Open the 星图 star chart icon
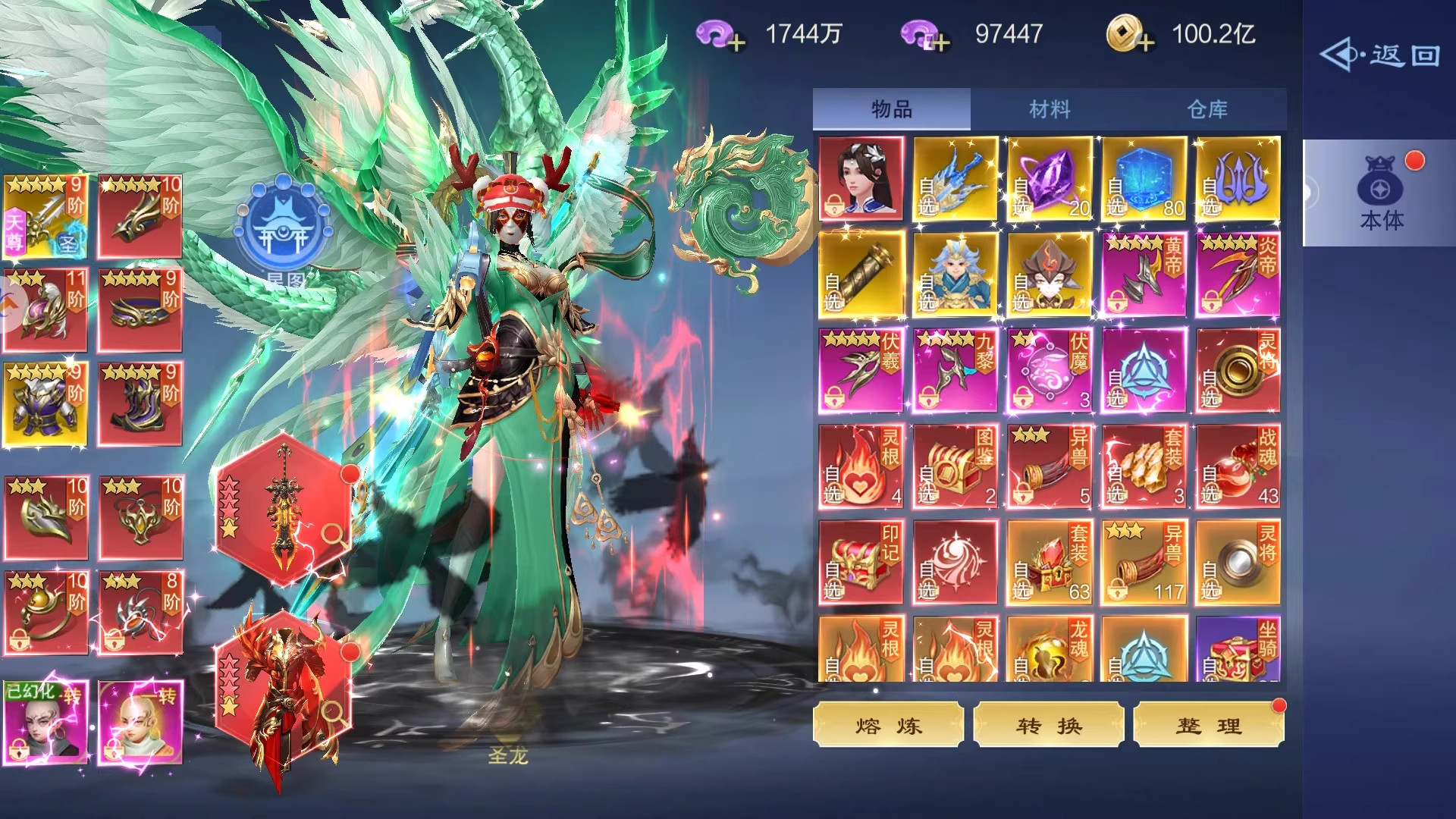 coord(283,227)
